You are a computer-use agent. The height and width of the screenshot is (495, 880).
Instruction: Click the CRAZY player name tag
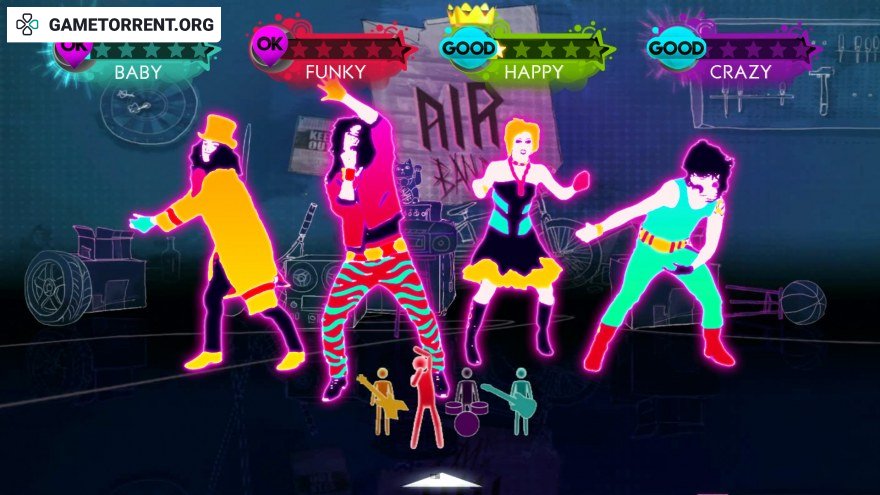pos(740,72)
